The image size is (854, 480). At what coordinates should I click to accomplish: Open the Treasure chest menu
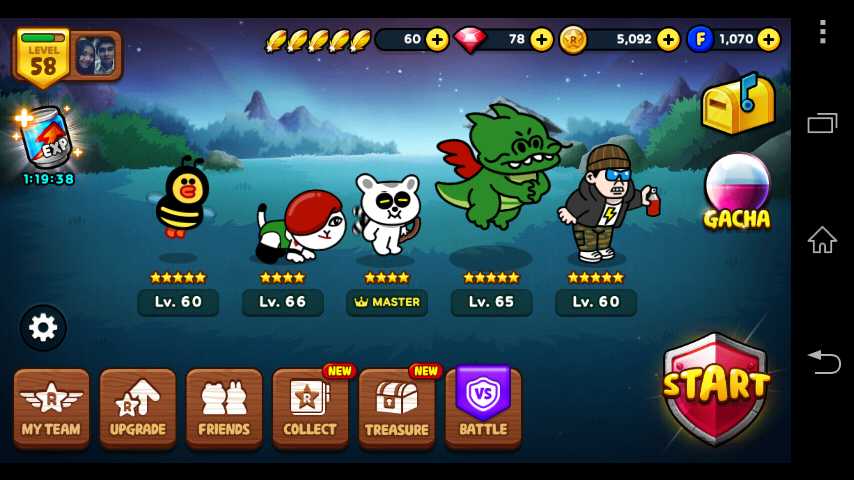396,407
